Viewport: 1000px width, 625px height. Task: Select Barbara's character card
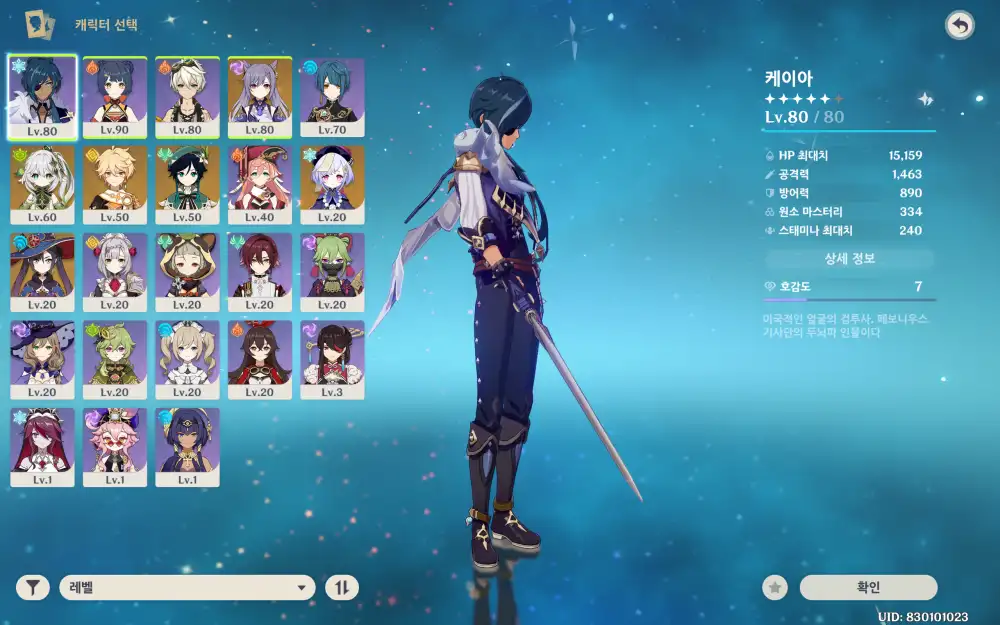[x=187, y=358]
